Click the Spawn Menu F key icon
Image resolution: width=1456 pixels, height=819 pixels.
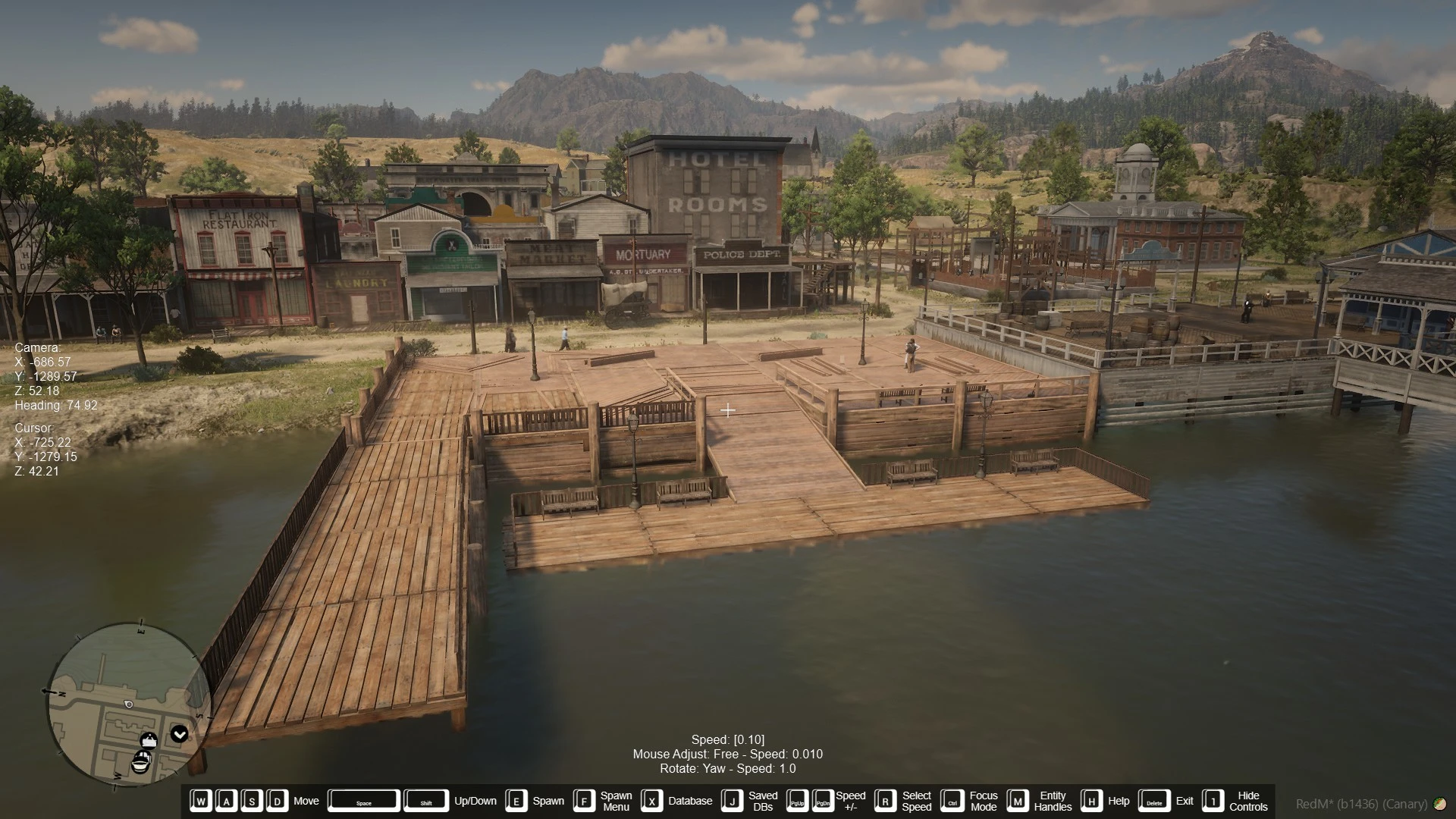583,801
